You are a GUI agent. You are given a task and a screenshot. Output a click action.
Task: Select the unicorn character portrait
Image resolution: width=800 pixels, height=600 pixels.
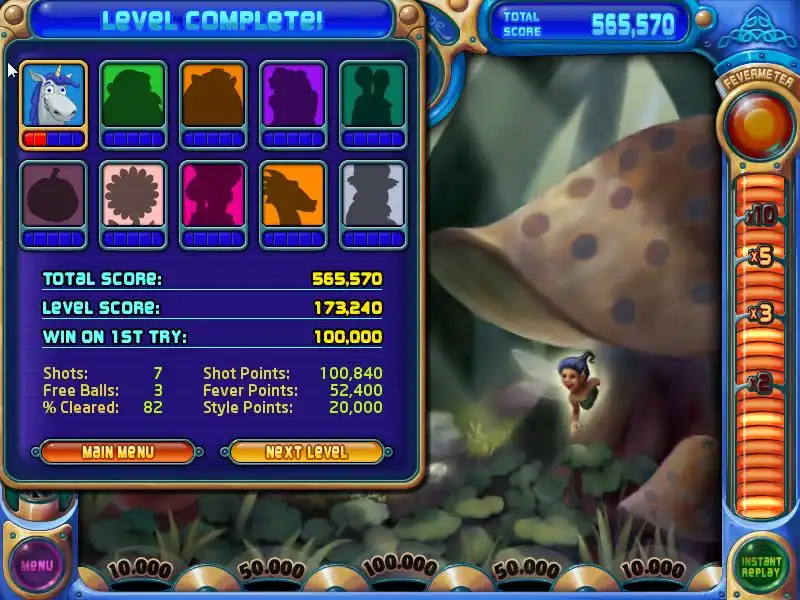[x=53, y=97]
